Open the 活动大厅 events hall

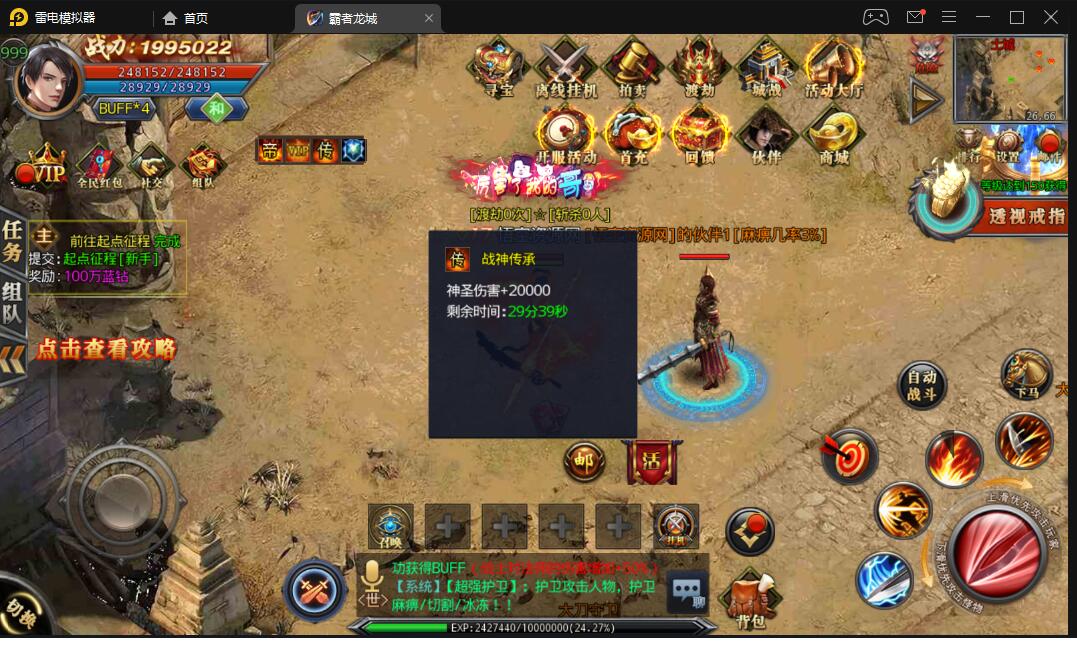[x=833, y=66]
